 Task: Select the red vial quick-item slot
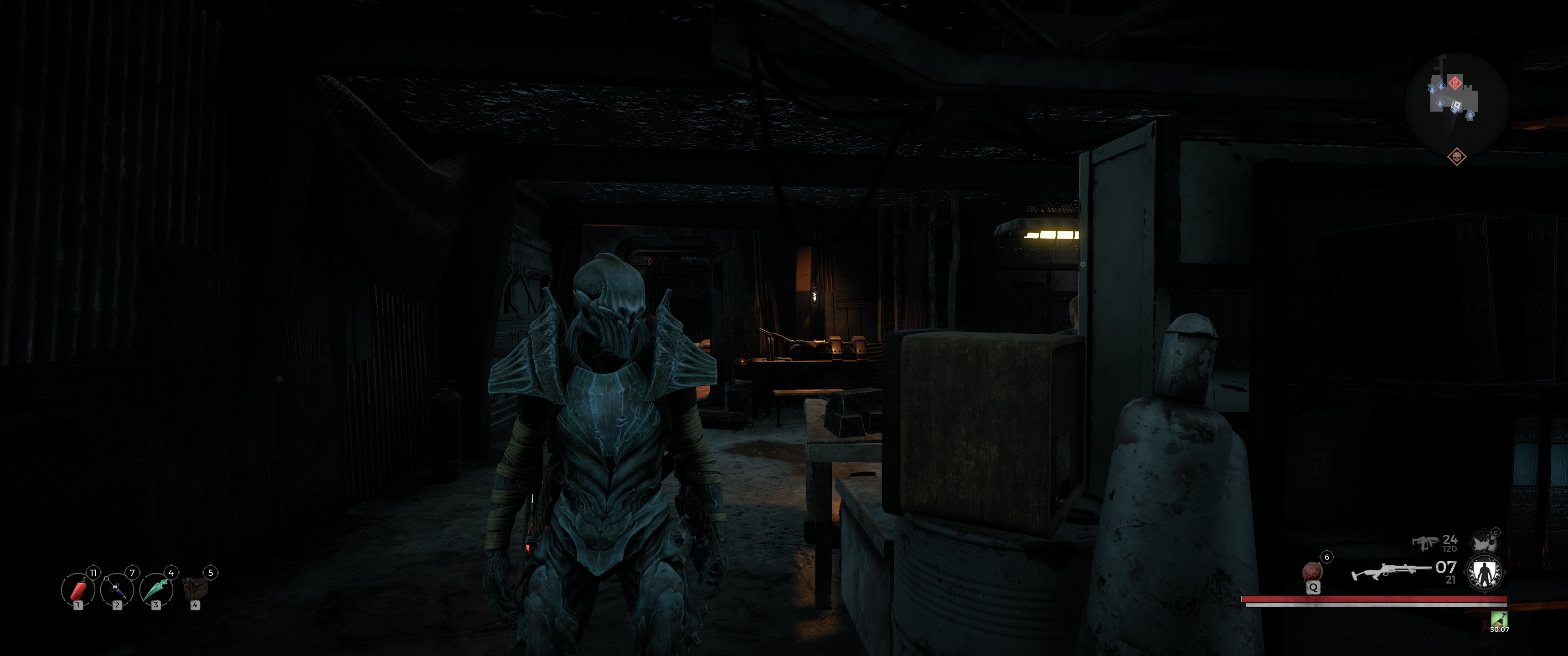[78, 589]
